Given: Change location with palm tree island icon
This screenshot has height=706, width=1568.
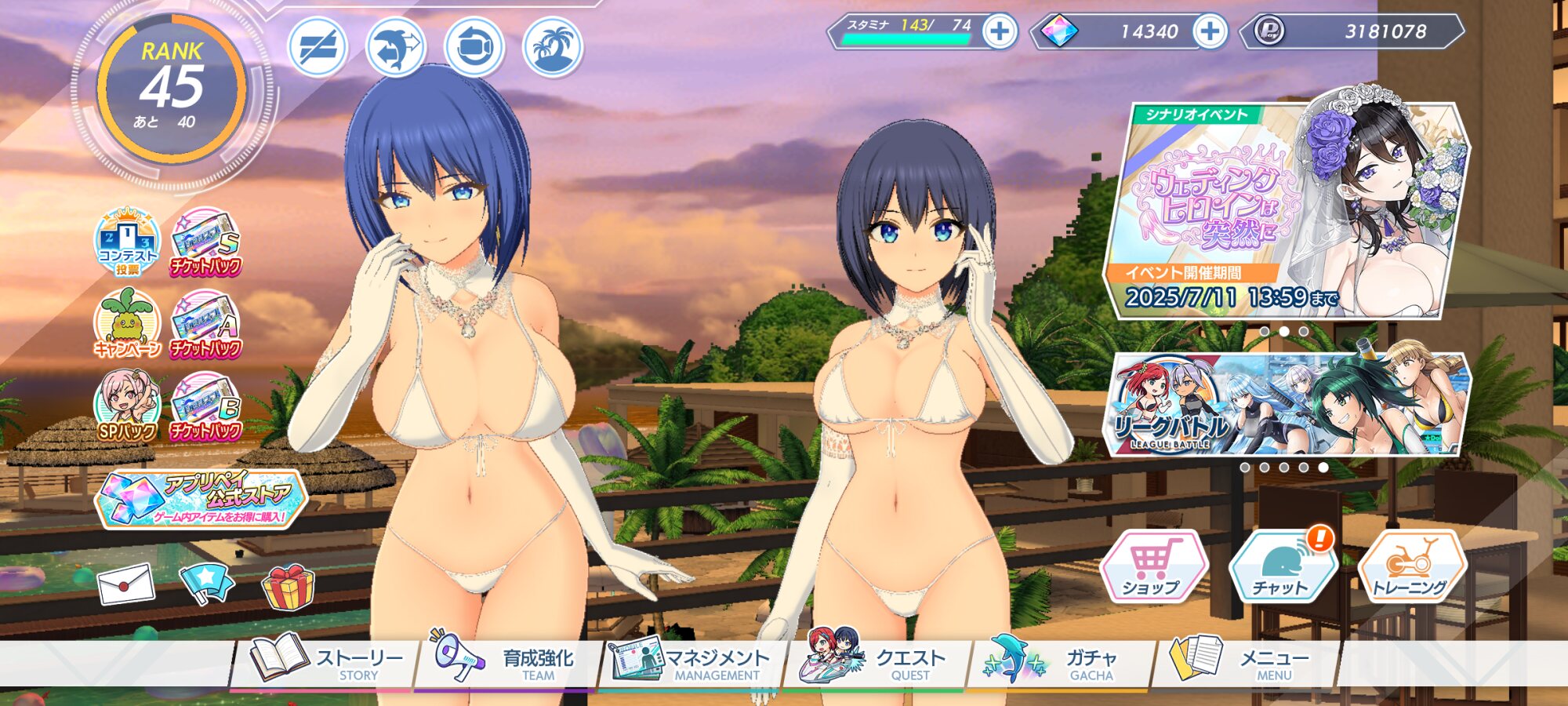Looking at the screenshot, I should tap(553, 47).
